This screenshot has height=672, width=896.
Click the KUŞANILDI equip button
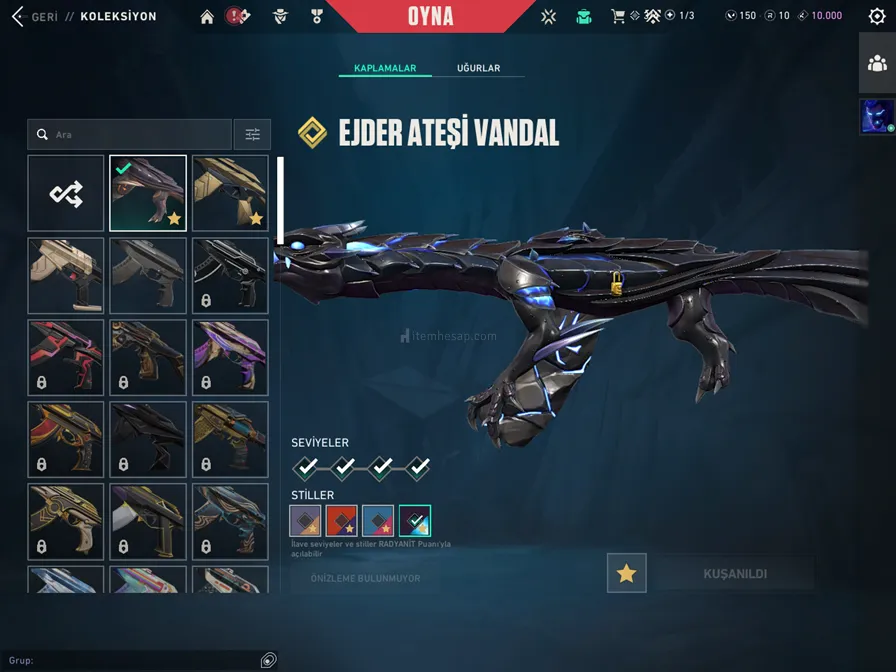(735, 574)
